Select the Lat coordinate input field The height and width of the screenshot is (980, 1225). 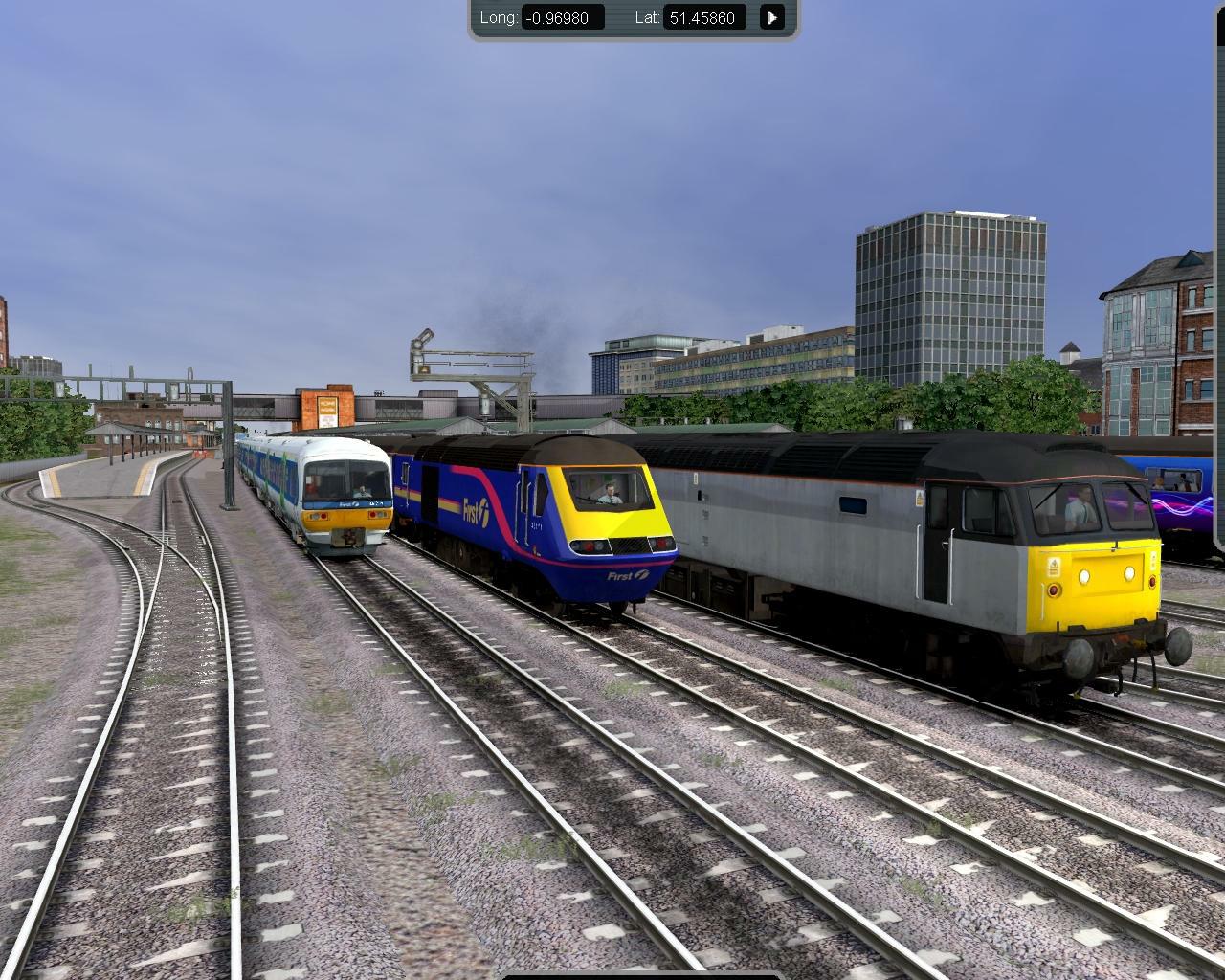(704, 17)
